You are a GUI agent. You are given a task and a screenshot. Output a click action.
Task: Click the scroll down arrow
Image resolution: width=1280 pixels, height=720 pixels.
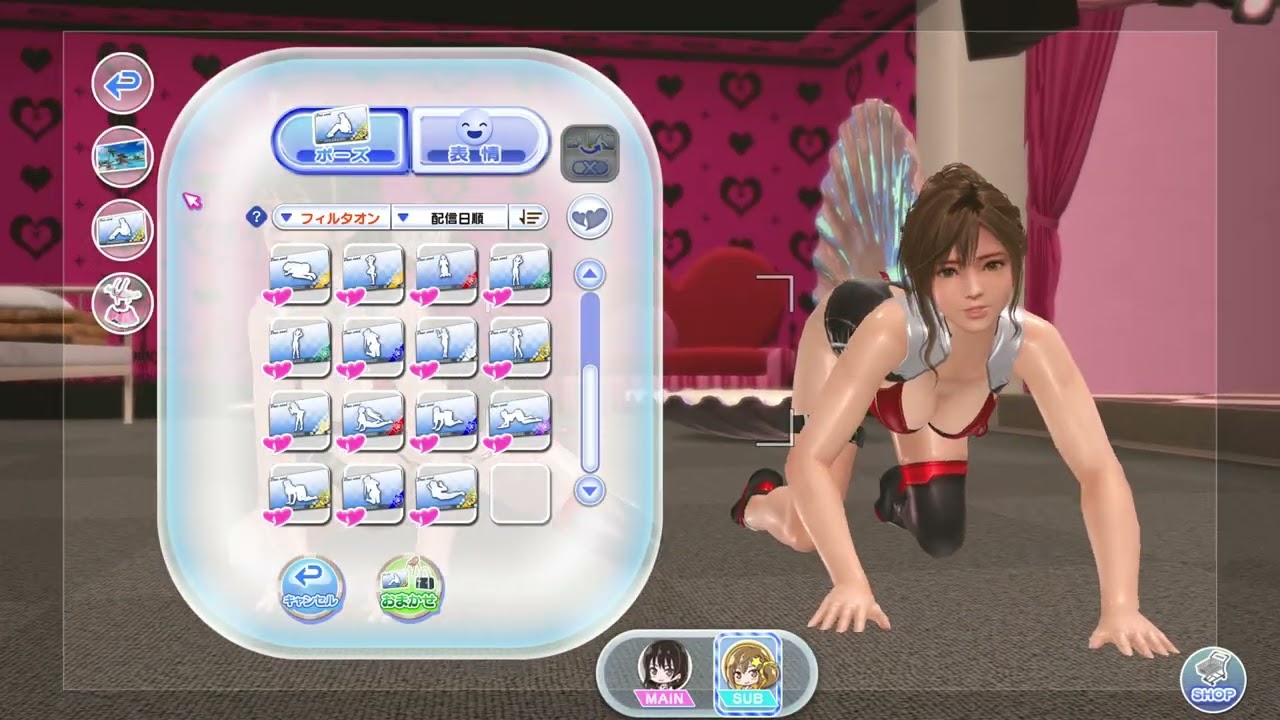click(x=590, y=490)
